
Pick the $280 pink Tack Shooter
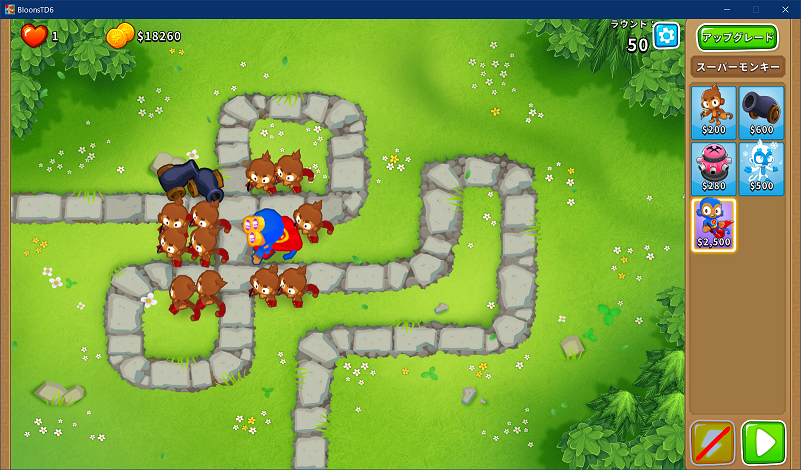713,167
